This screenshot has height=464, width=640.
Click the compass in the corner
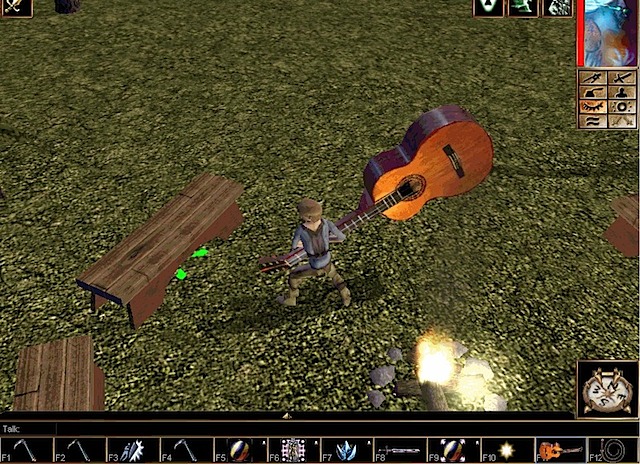[606, 388]
